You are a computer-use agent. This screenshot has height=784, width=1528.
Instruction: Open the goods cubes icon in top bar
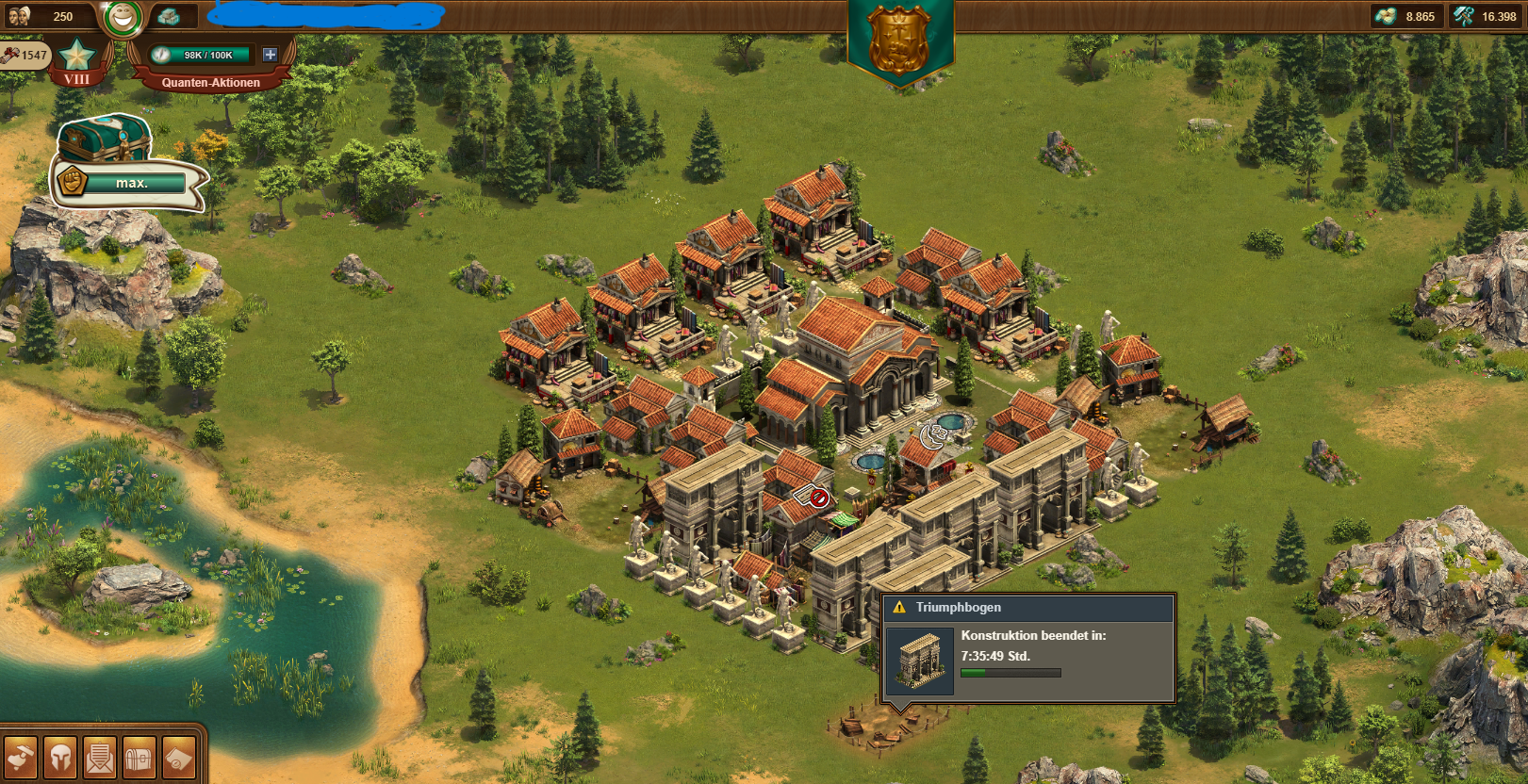click(169, 16)
